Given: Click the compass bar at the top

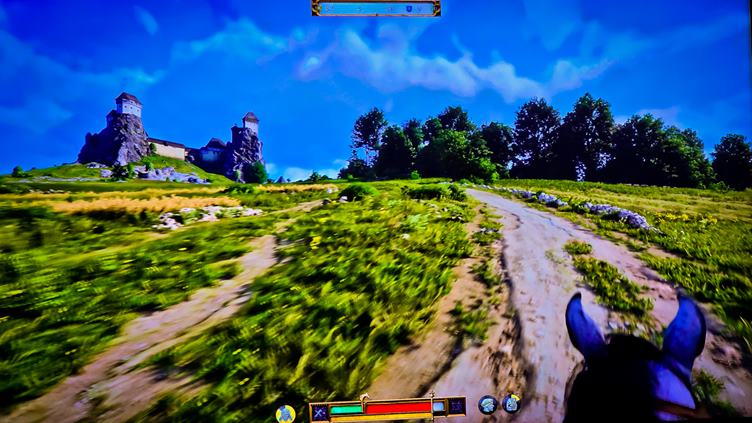Looking at the screenshot, I should [376, 8].
